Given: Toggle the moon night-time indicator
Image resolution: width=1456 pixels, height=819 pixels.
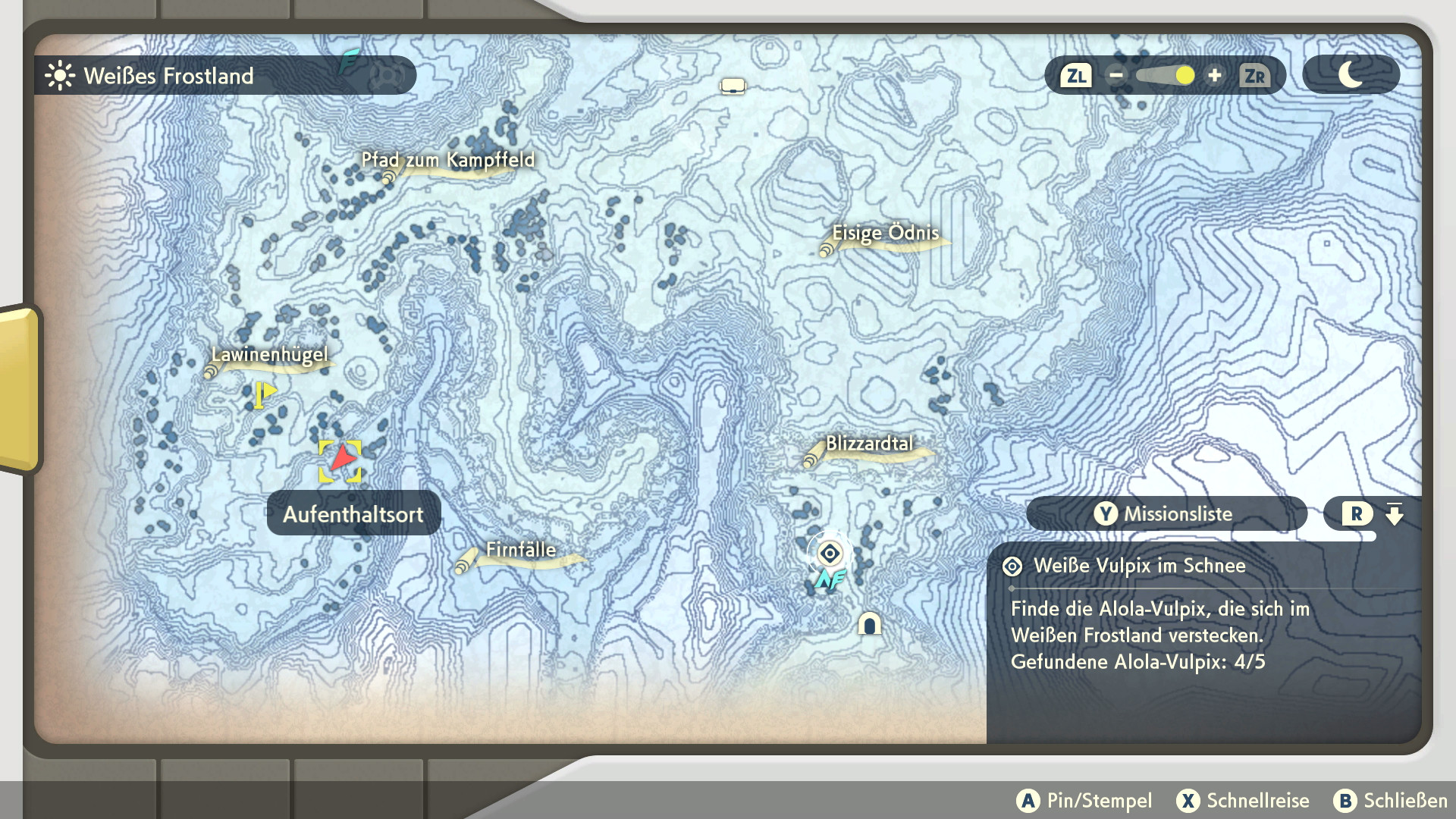Looking at the screenshot, I should point(1351,75).
